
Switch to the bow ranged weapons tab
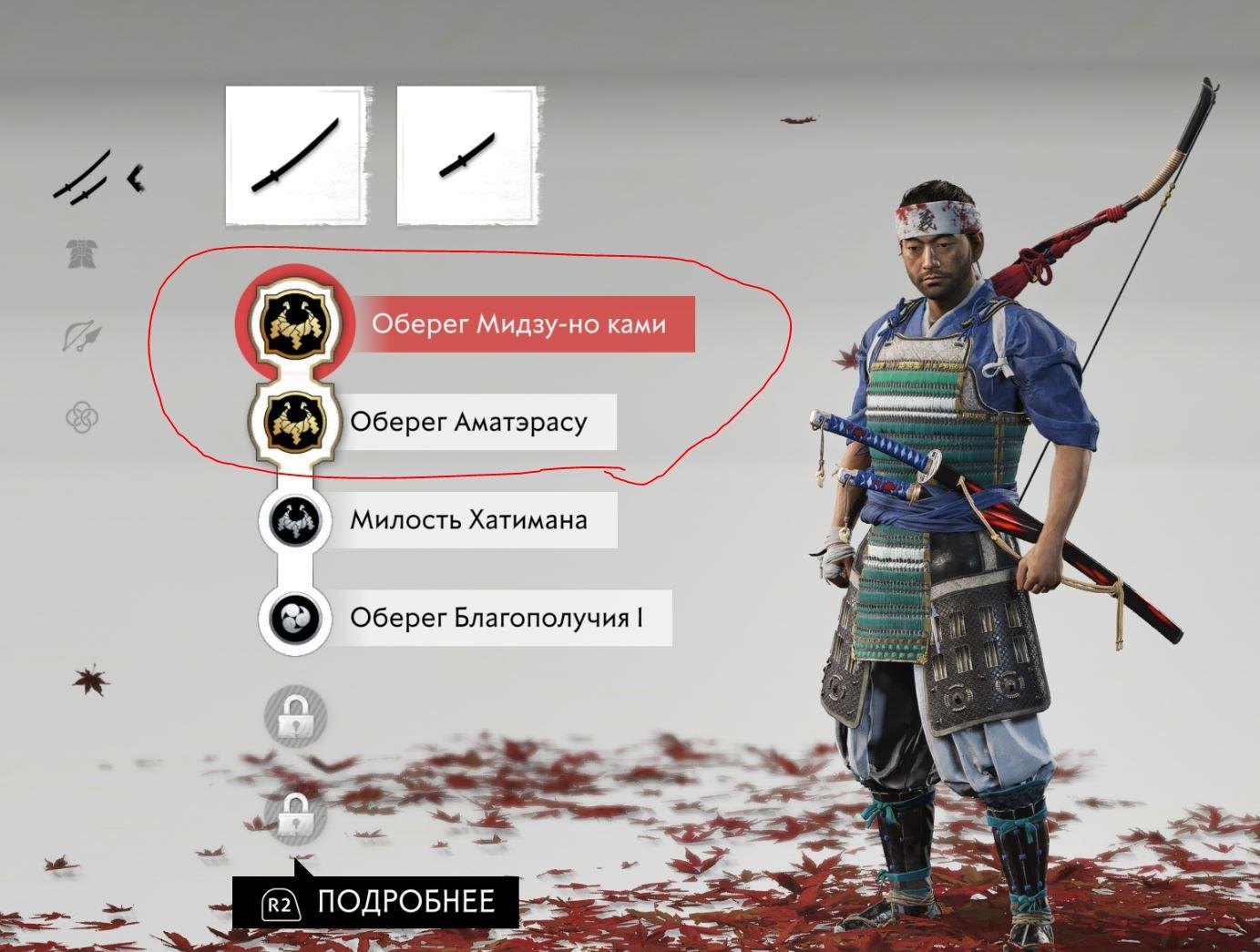coord(82,336)
